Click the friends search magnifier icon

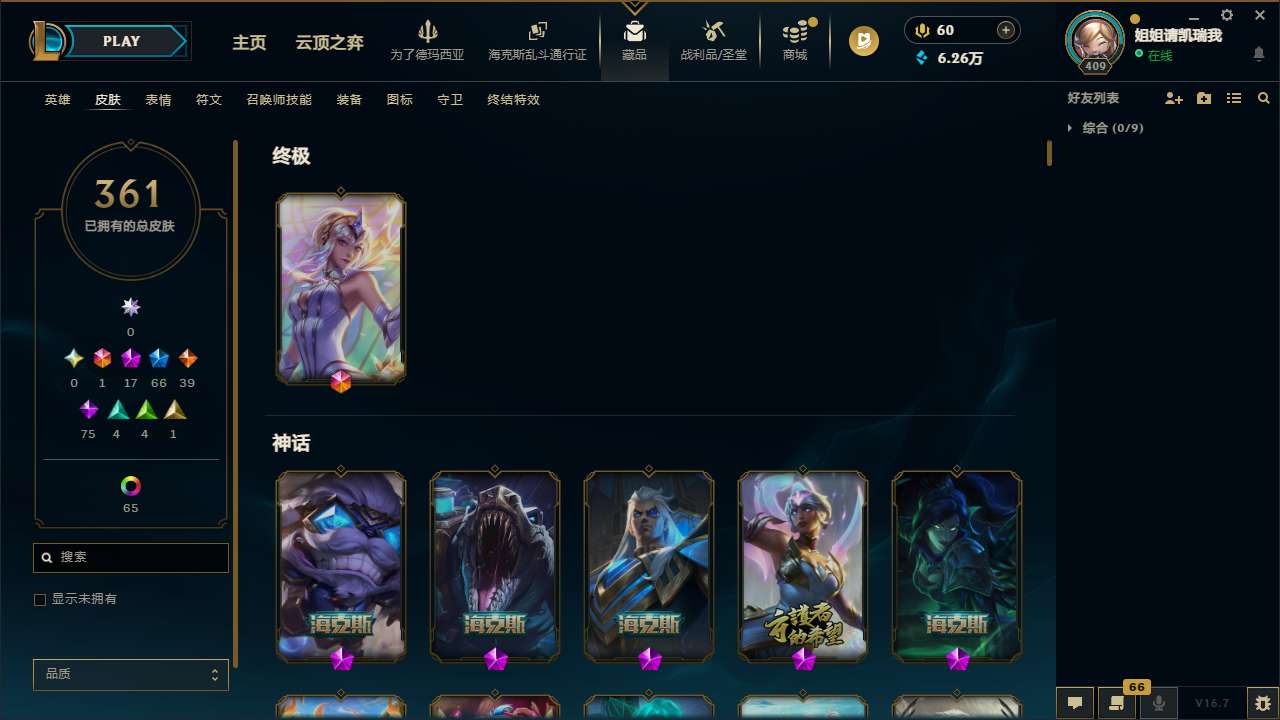1263,98
